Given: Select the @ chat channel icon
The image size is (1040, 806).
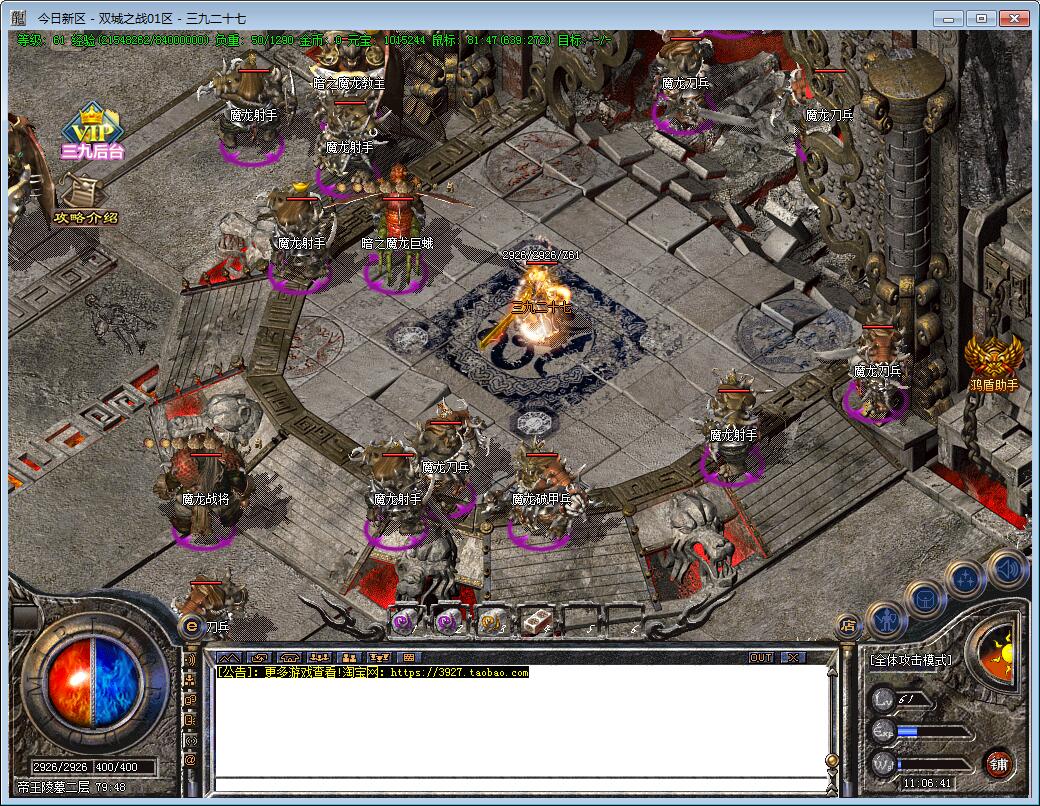Looking at the screenshot, I should (190, 759).
